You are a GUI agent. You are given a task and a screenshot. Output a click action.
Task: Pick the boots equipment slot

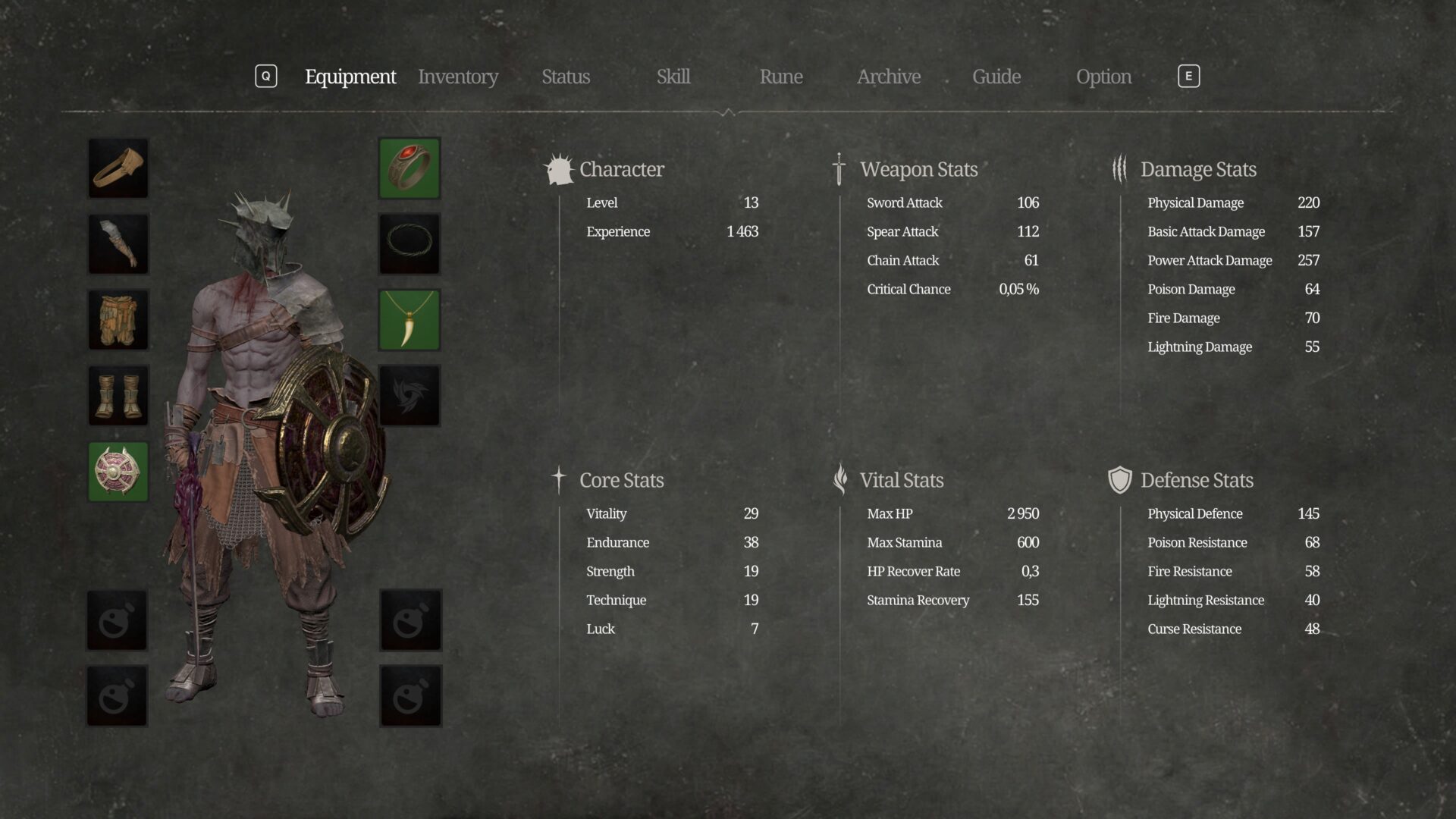tap(118, 396)
